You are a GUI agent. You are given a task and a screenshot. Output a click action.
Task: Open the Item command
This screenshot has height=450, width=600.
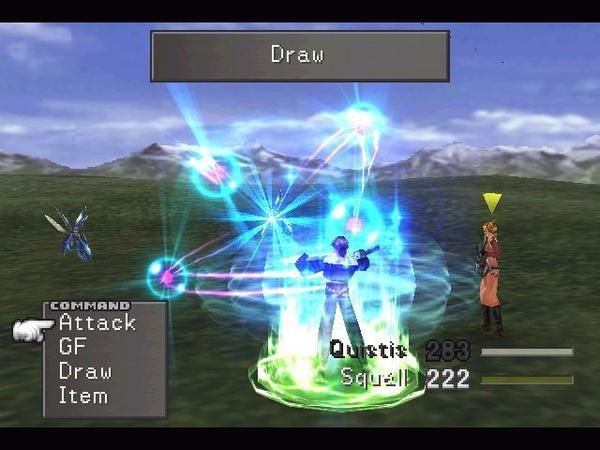[x=83, y=395]
